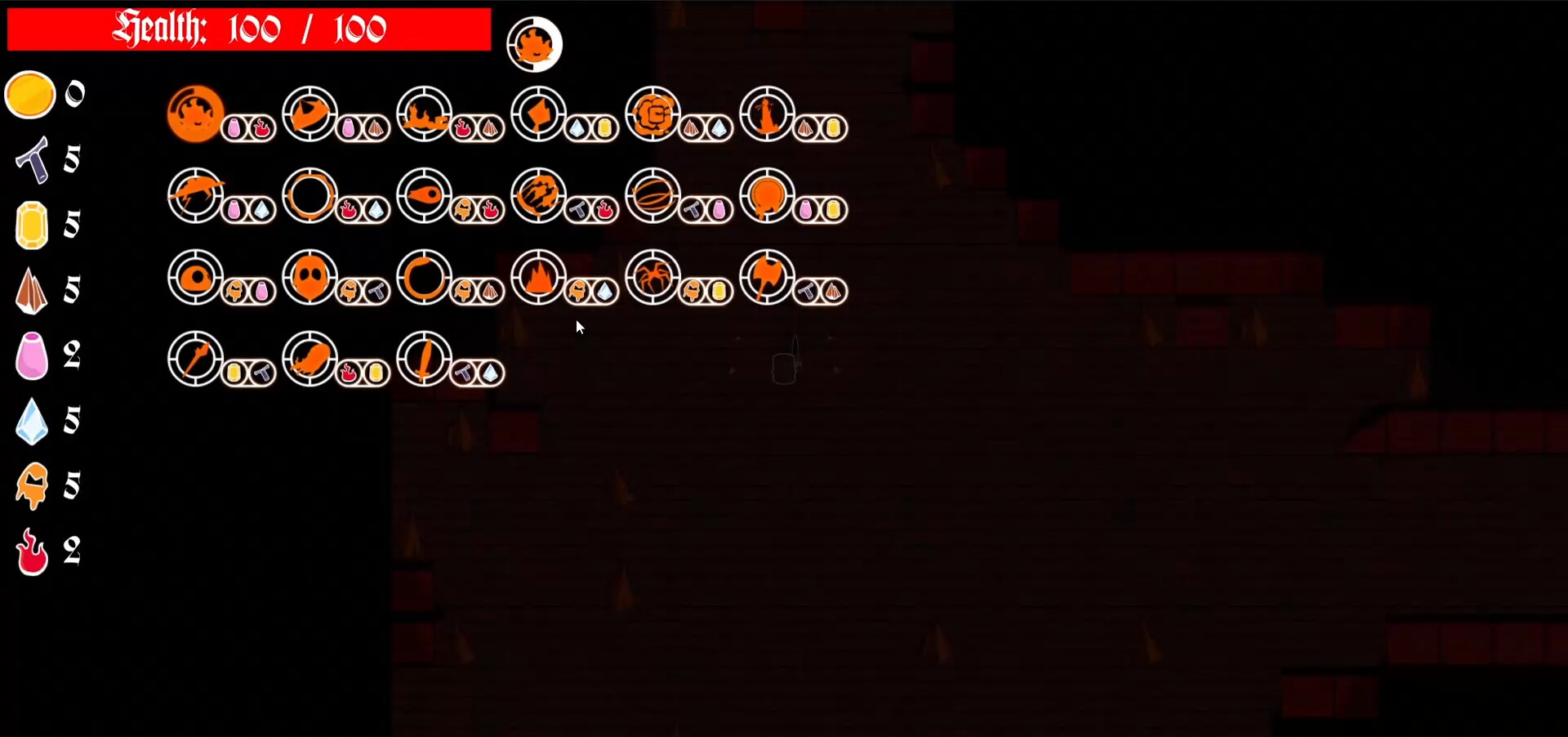Toggle the claw slash ability
The image size is (1568, 737).
click(537, 196)
